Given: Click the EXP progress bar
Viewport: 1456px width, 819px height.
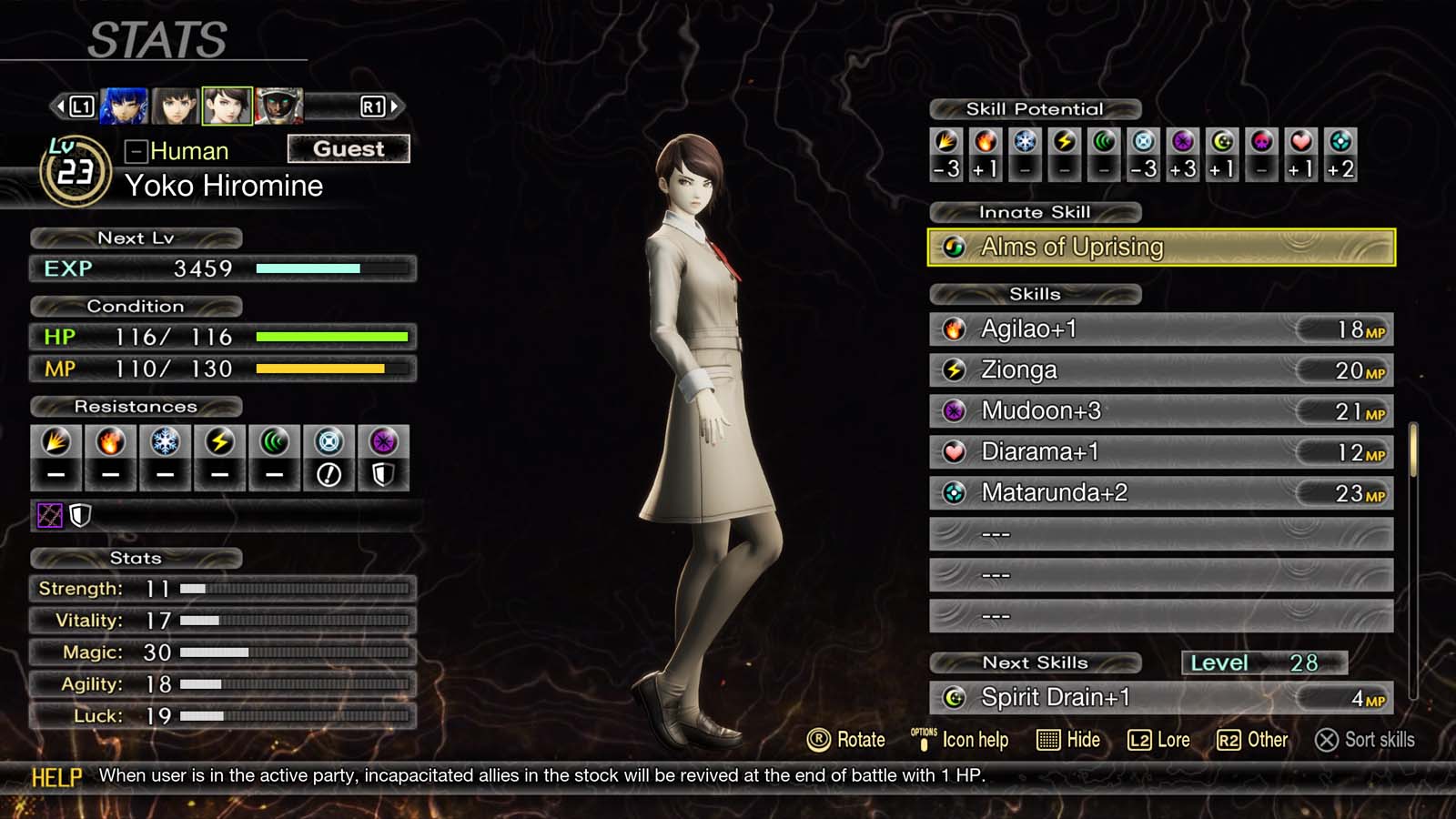Looking at the screenshot, I should tap(330, 268).
